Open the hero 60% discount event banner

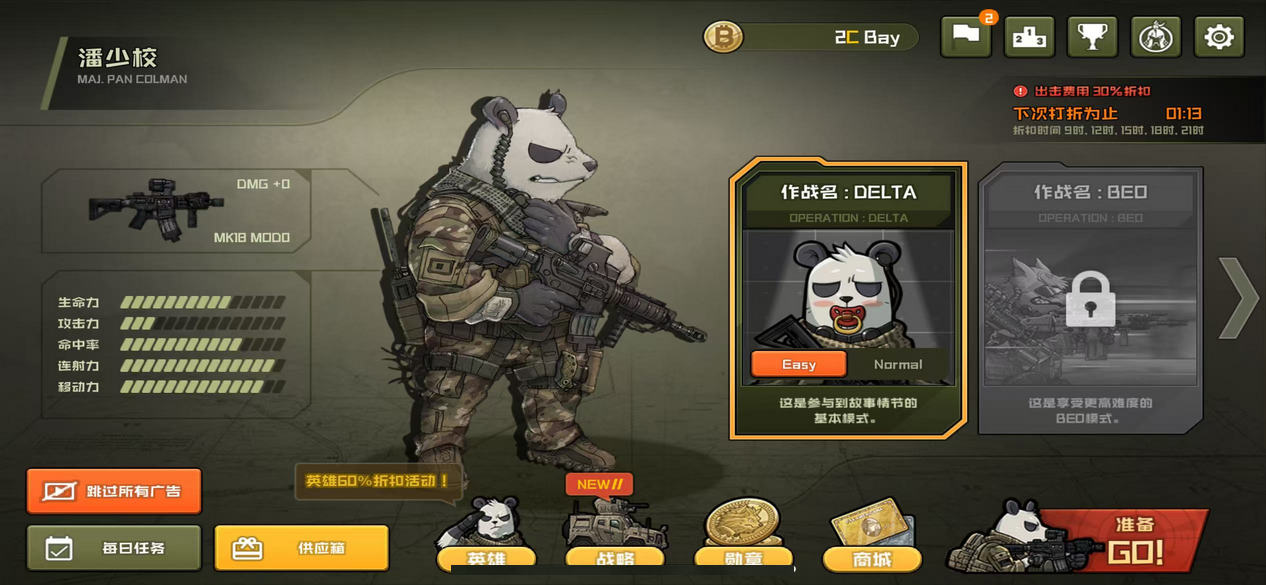click(x=378, y=481)
